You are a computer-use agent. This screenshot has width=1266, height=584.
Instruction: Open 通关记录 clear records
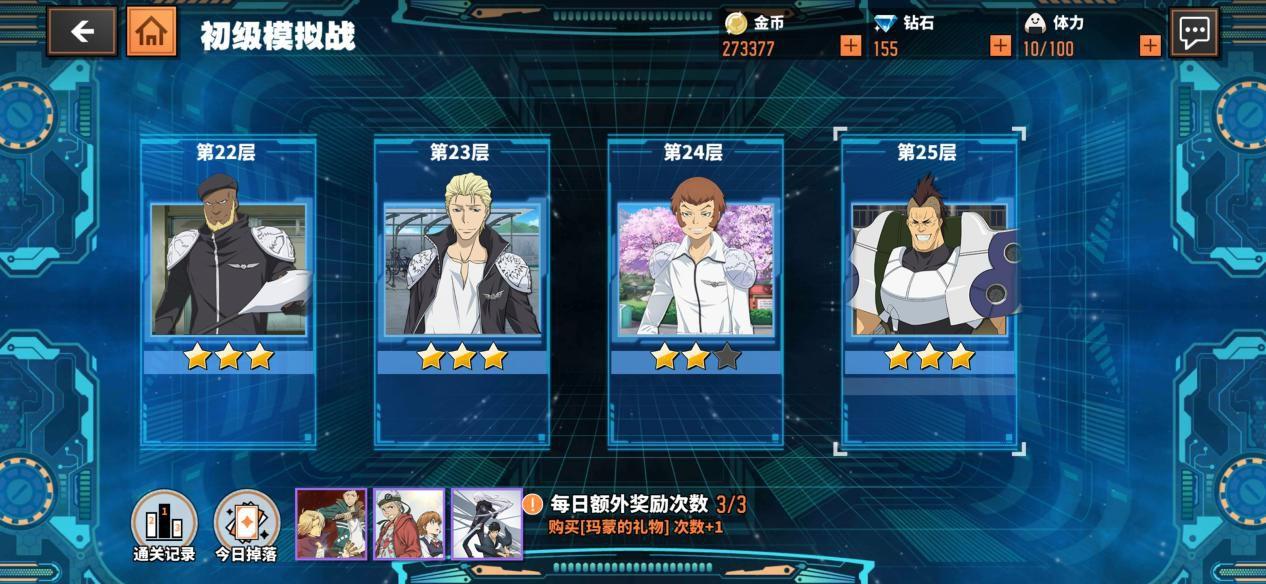[164, 523]
